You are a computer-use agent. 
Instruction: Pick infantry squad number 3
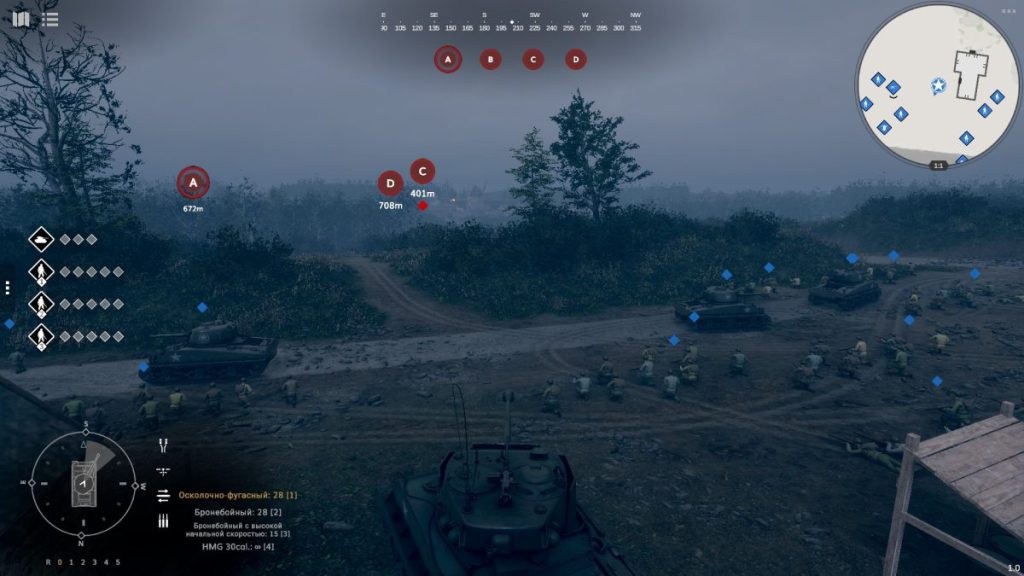point(41,336)
